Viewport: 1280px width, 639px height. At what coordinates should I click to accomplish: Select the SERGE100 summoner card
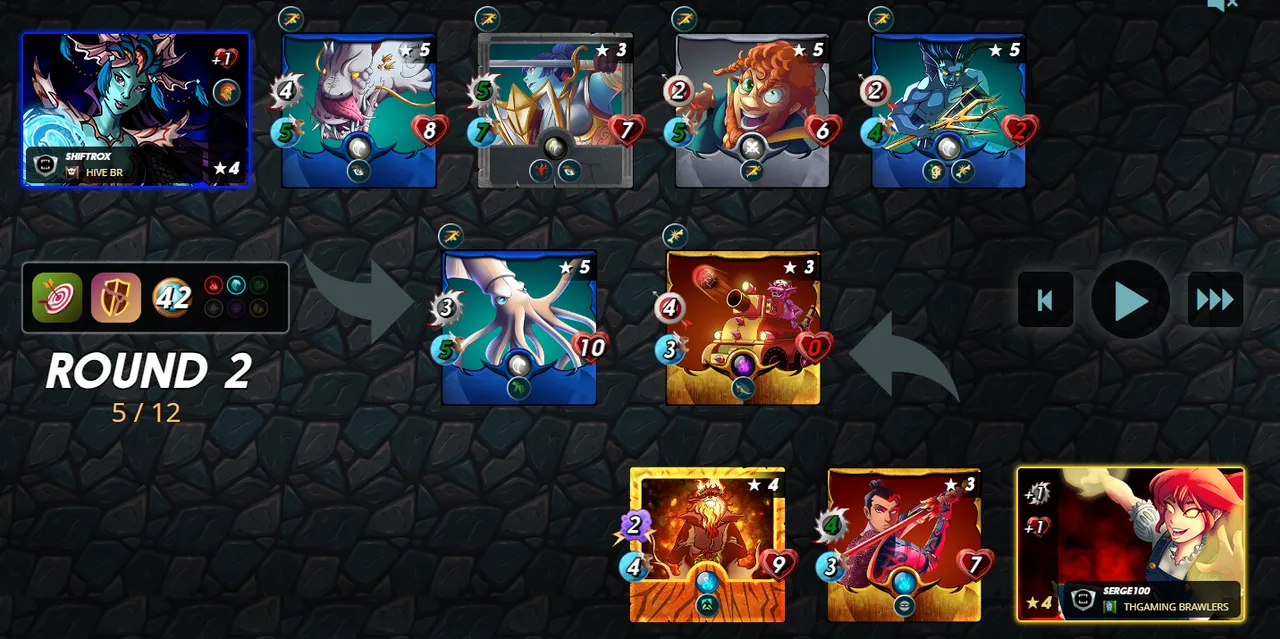pos(1131,544)
